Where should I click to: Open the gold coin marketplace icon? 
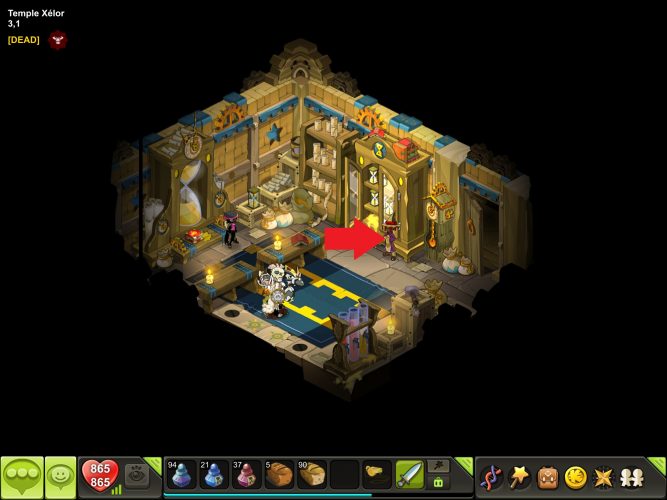pyautogui.click(x=575, y=476)
